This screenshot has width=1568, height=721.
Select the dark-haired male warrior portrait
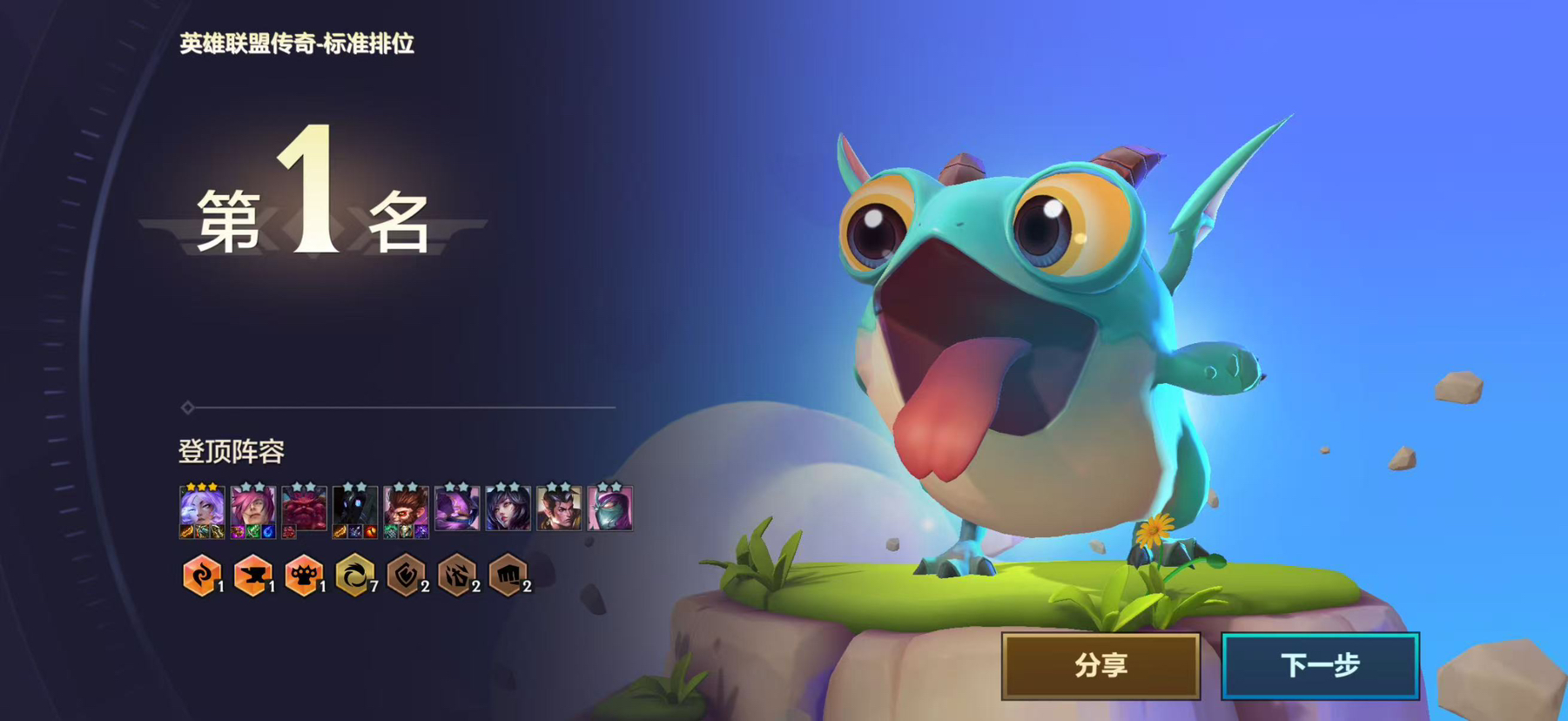pyautogui.click(x=559, y=509)
